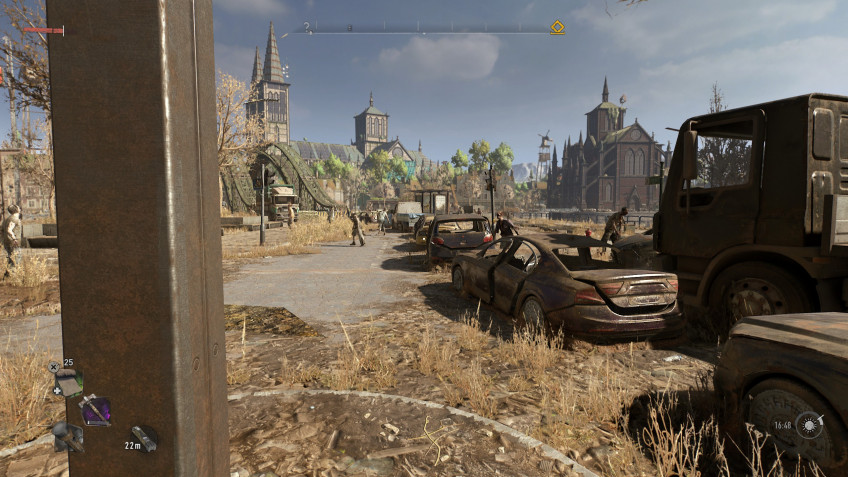Select the grey hammer weapon slot
The width and height of the screenshot is (848, 477).
coord(67,436)
